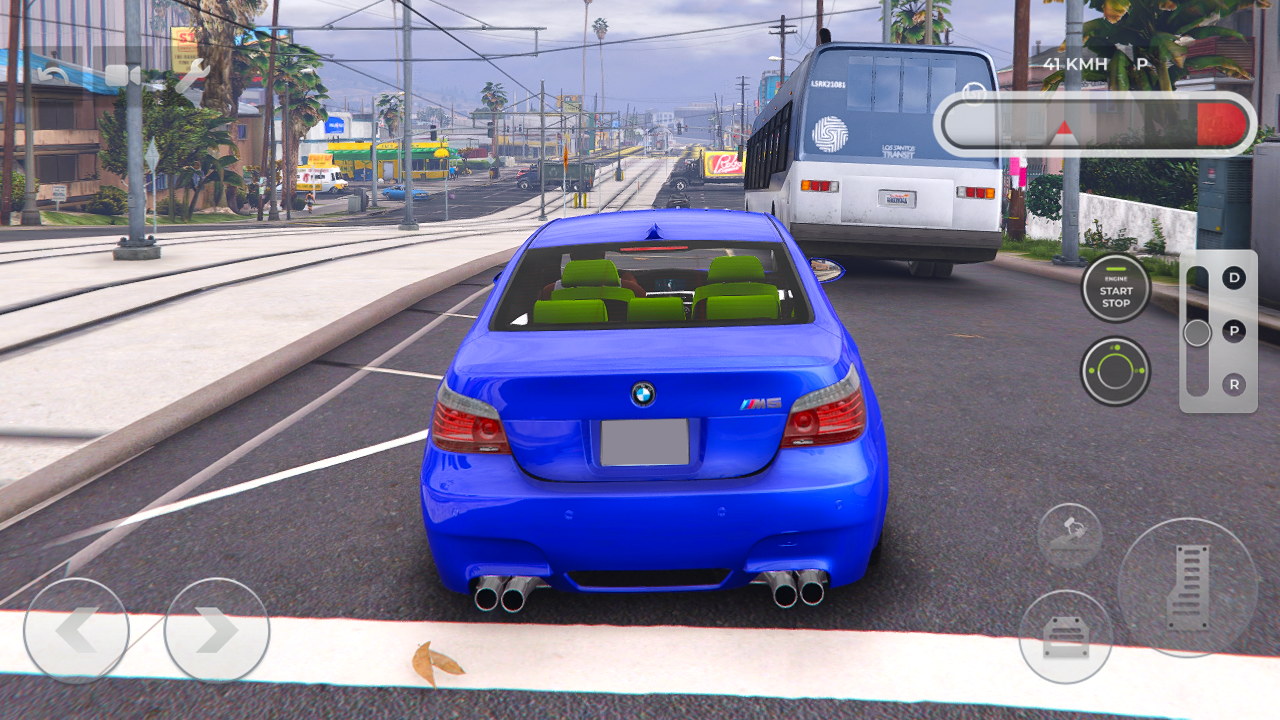Engage Reverse by tapping R
Screen dimensions: 1280x720
coord(1234,385)
